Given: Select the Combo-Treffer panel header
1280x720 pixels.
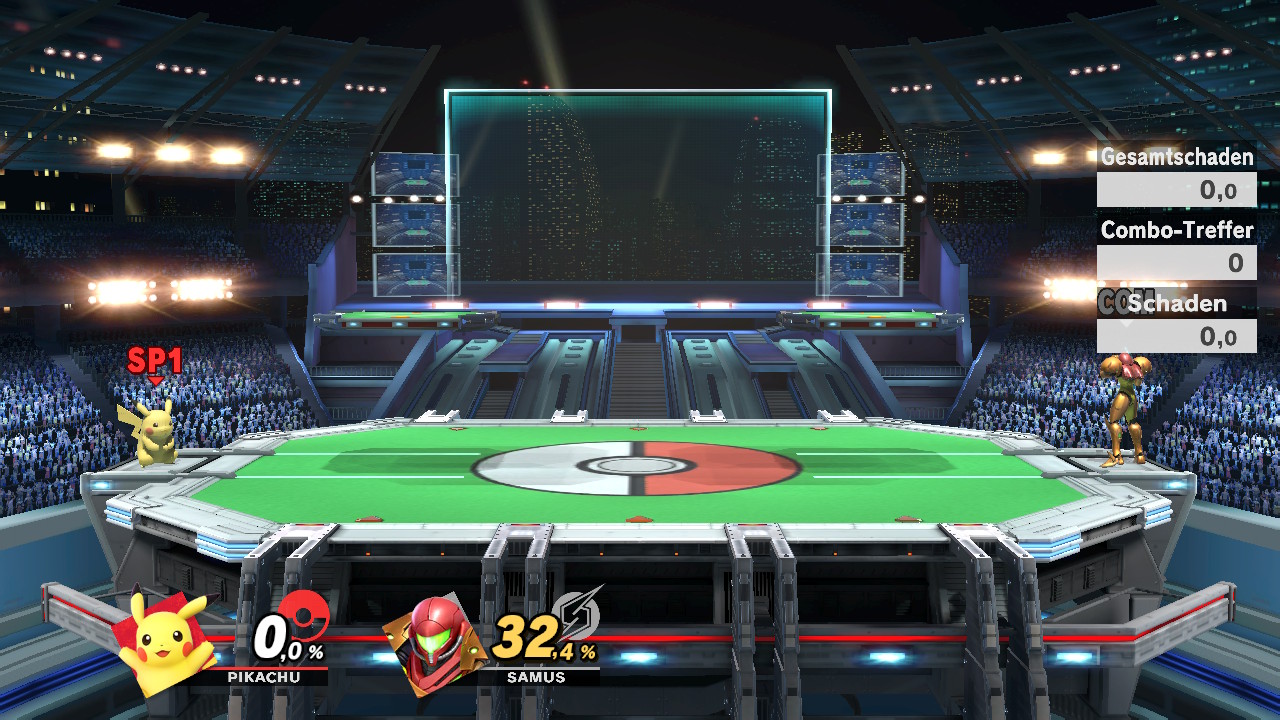Looking at the screenshot, I should [1176, 230].
